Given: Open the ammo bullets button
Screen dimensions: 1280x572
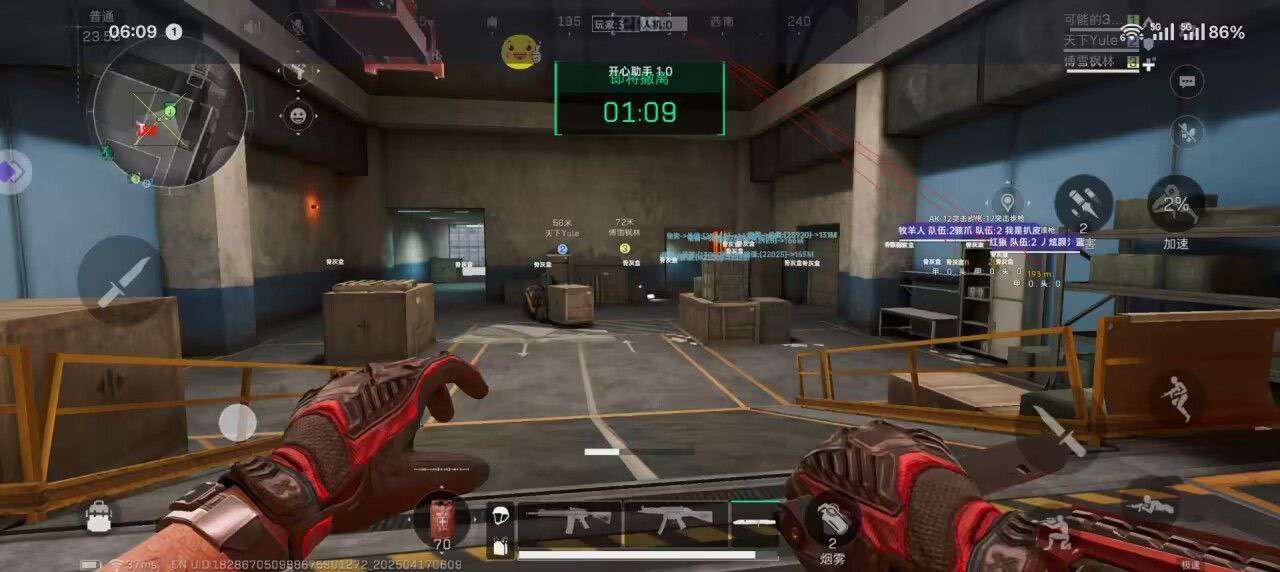Looking at the screenshot, I should (1083, 203).
